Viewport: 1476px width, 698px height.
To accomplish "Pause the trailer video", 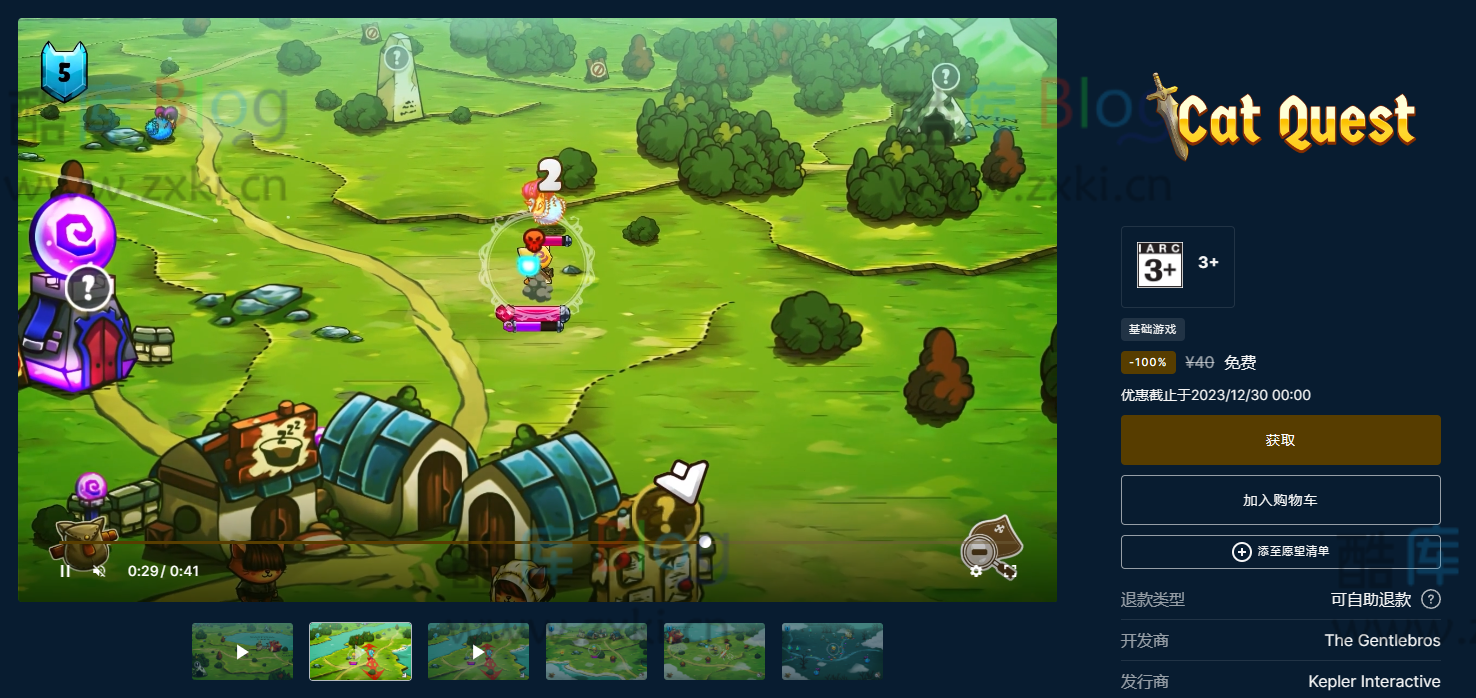I will tap(65, 571).
